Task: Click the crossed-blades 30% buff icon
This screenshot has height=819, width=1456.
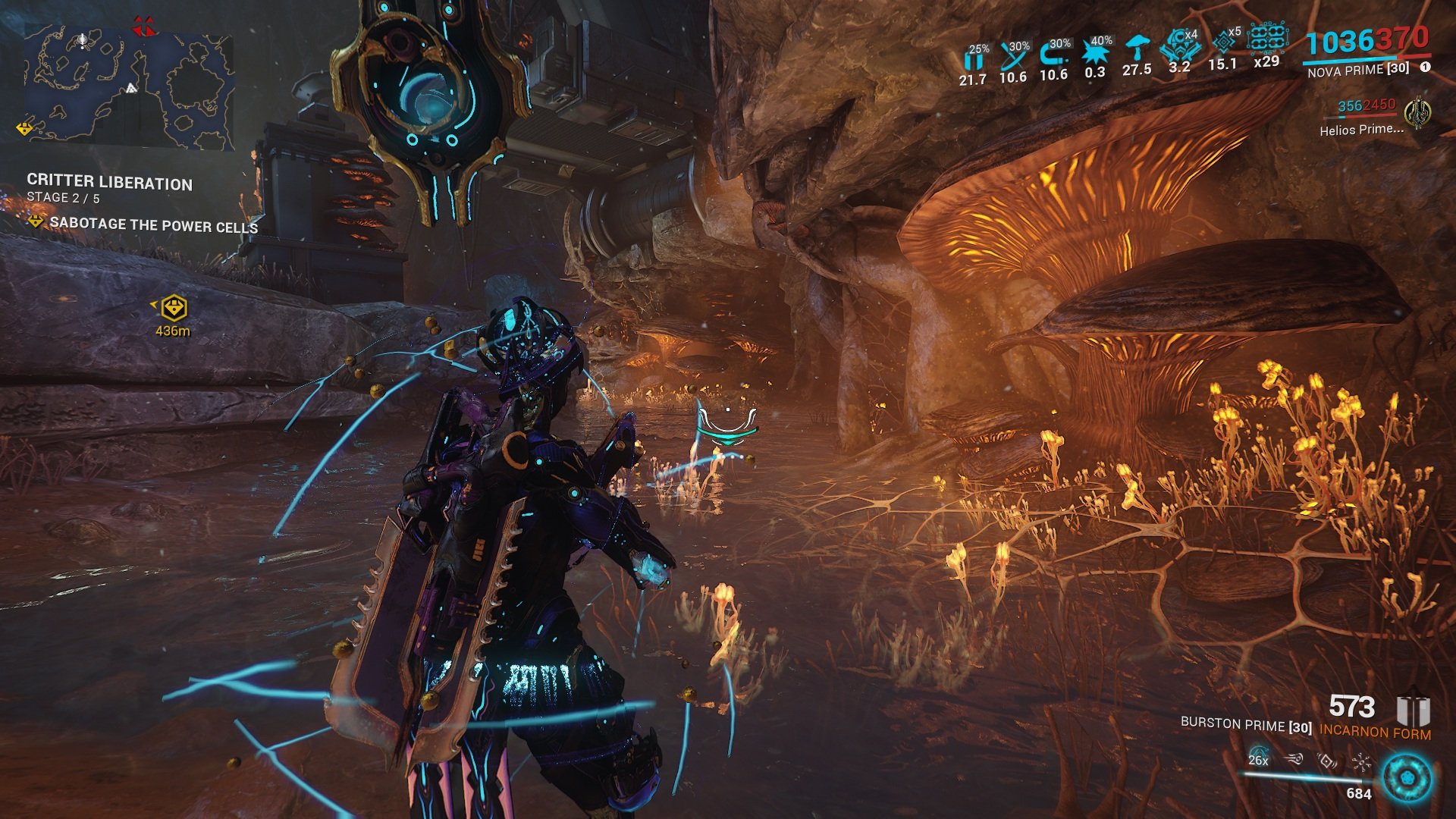Action: click(x=1013, y=55)
